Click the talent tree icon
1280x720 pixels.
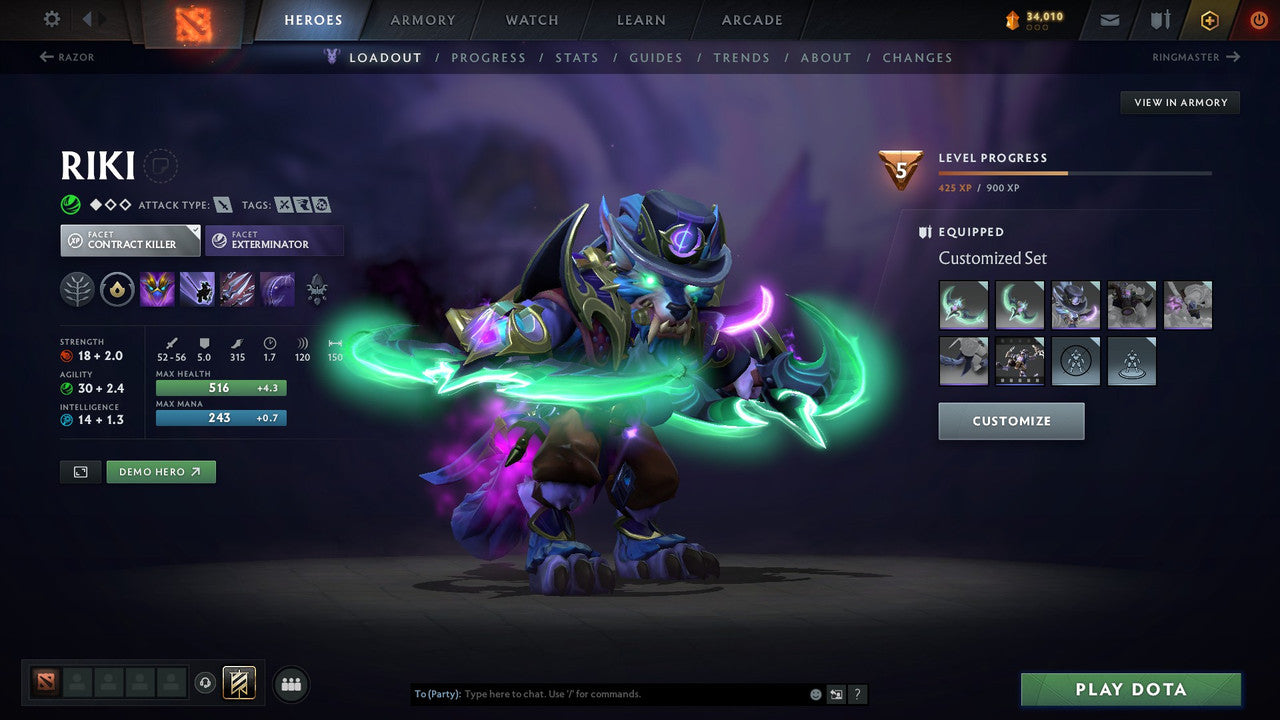pos(76,290)
